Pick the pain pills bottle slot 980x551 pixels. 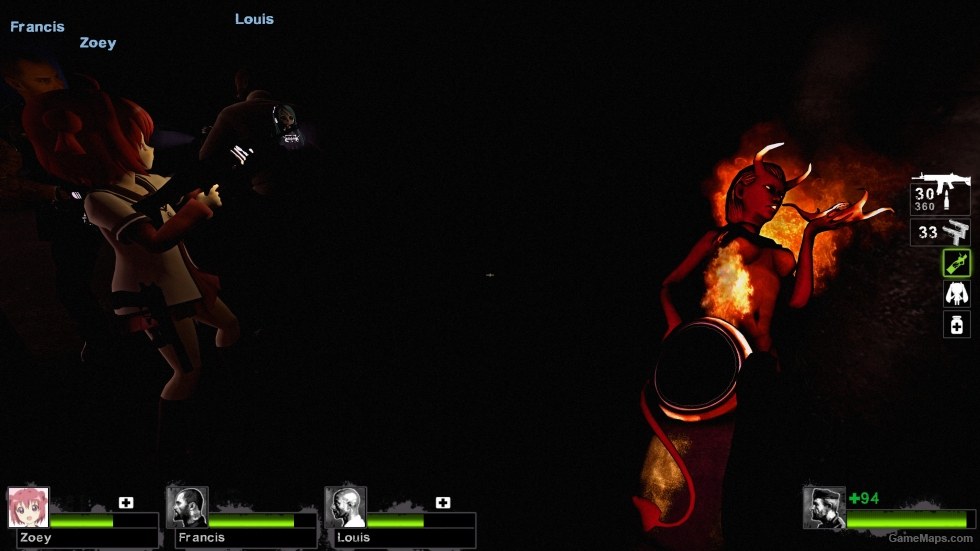(957, 324)
